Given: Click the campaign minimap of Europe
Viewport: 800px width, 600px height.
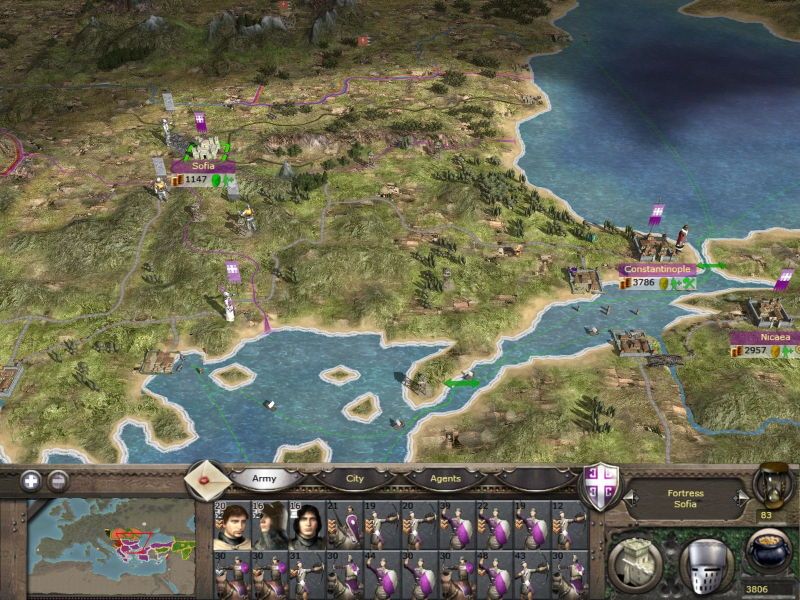Looking at the screenshot, I should 111,540.
